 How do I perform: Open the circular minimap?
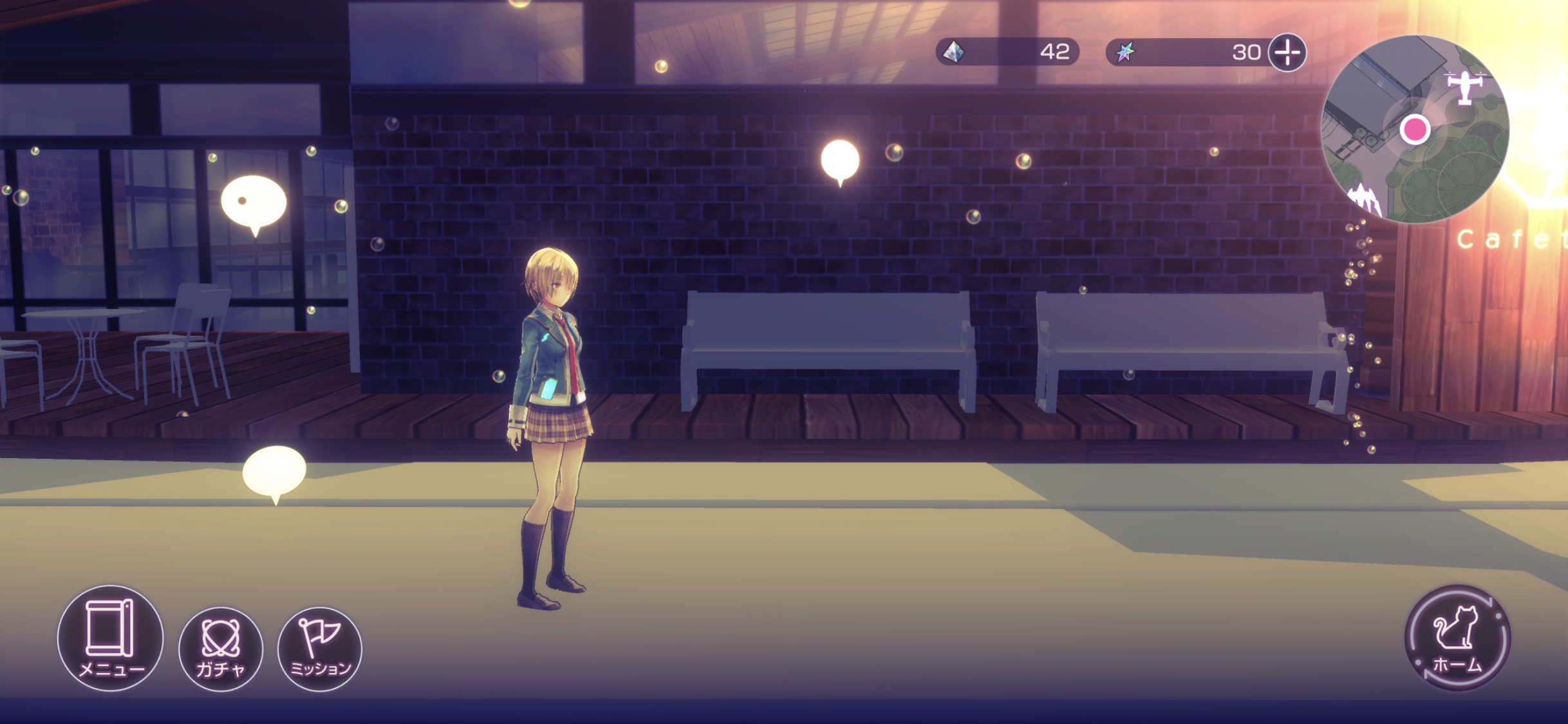(1414, 129)
